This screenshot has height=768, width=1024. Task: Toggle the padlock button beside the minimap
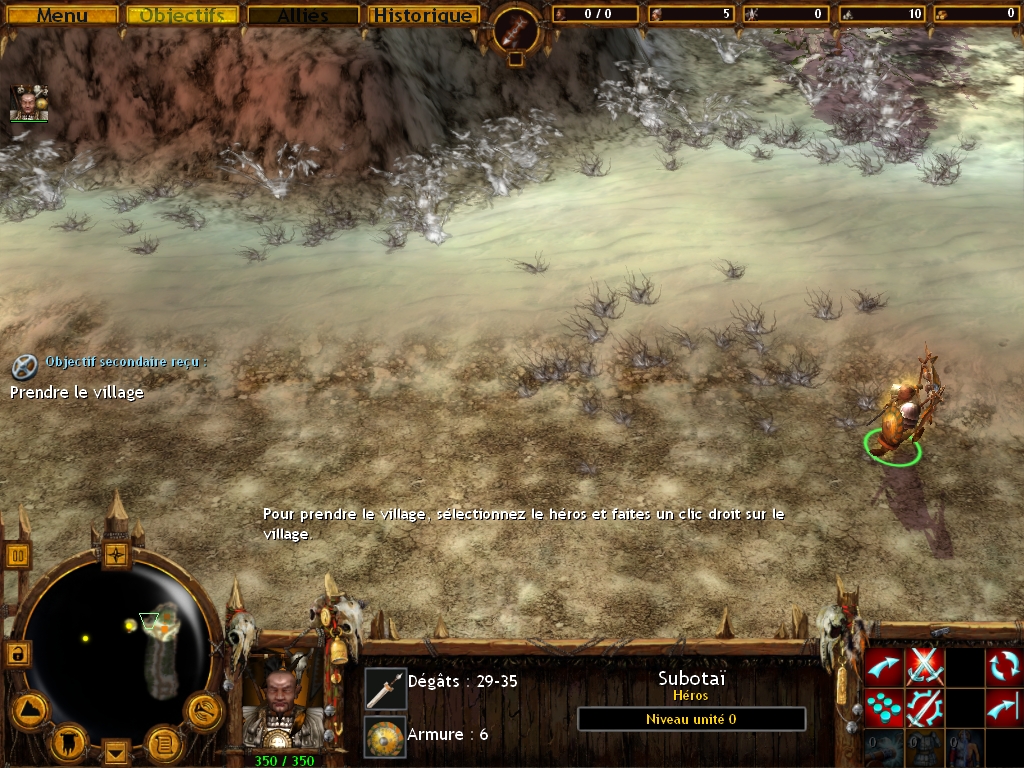pyautogui.click(x=17, y=654)
